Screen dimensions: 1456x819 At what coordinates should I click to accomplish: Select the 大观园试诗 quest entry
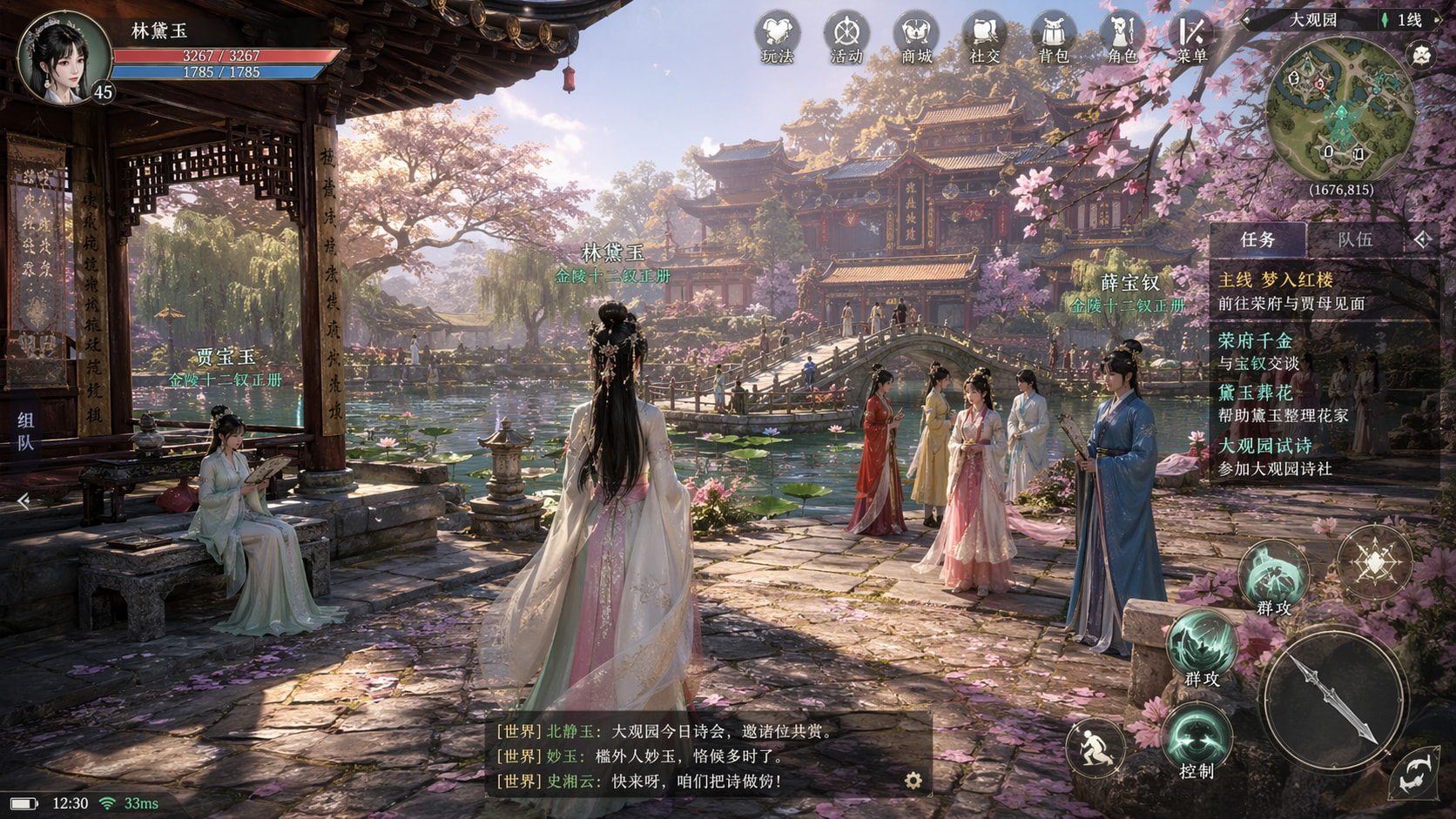pyautogui.click(x=1275, y=457)
